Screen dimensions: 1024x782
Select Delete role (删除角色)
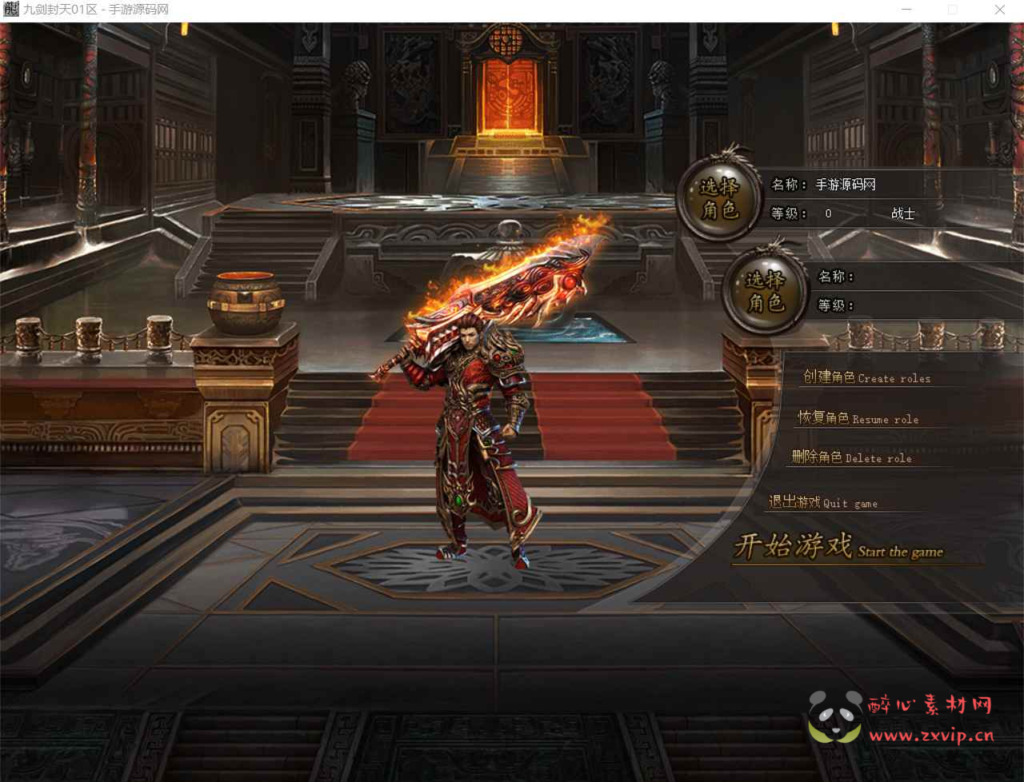[851, 458]
